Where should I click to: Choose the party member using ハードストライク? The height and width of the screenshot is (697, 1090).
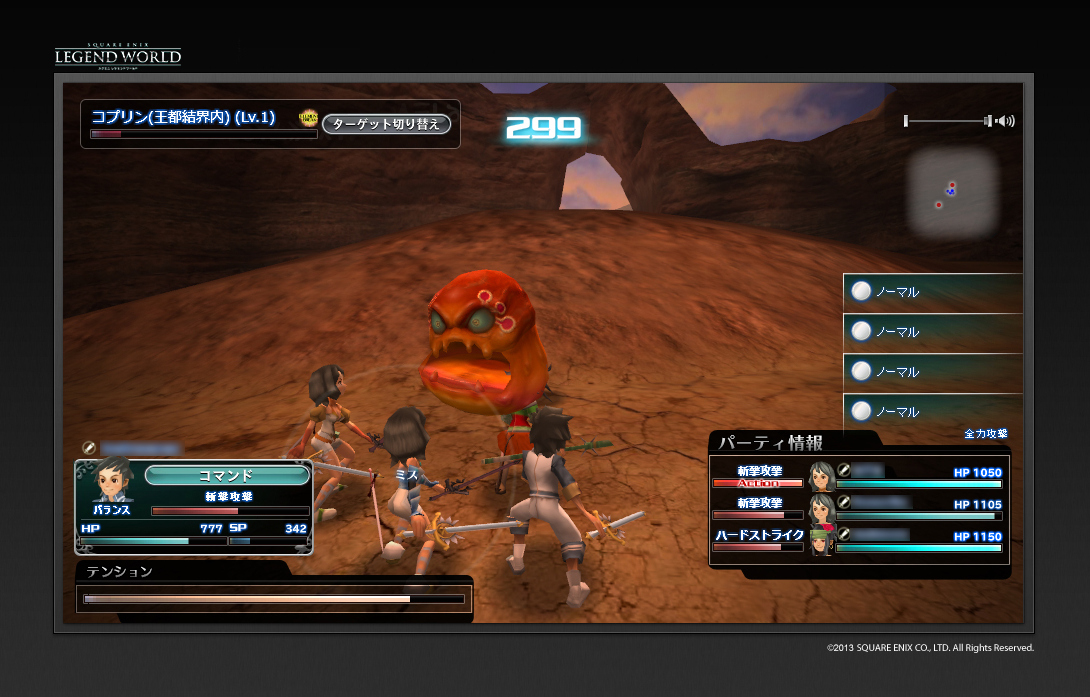(x=920, y=541)
